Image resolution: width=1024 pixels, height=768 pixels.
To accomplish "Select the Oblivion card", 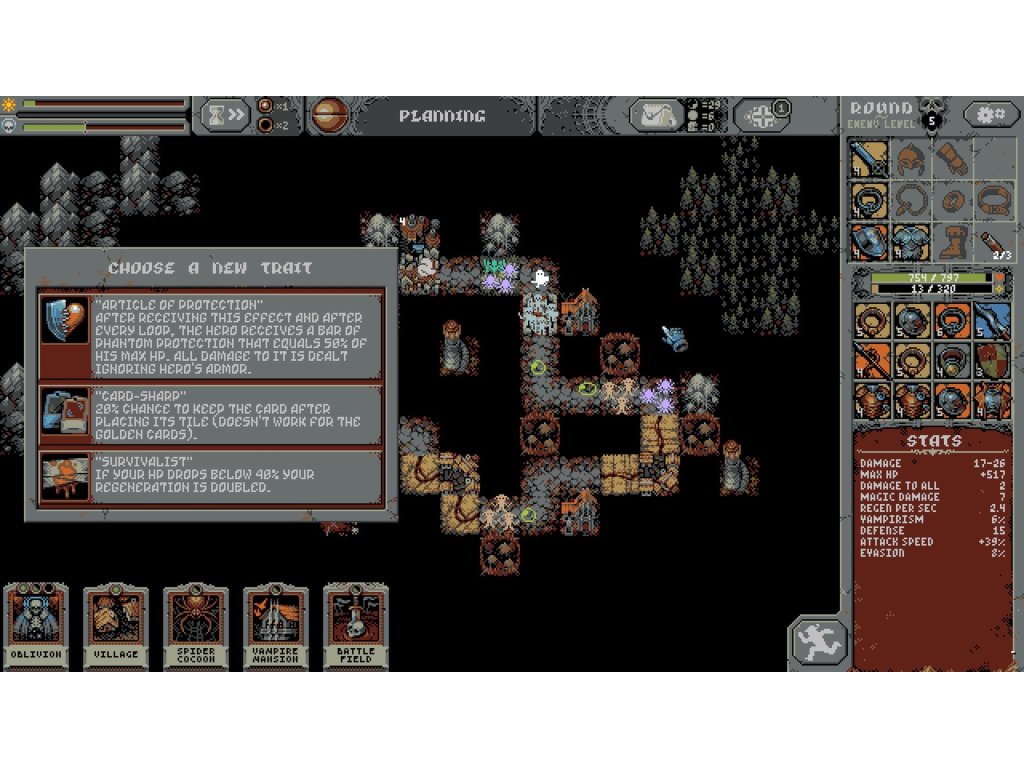I will [36, 627].
